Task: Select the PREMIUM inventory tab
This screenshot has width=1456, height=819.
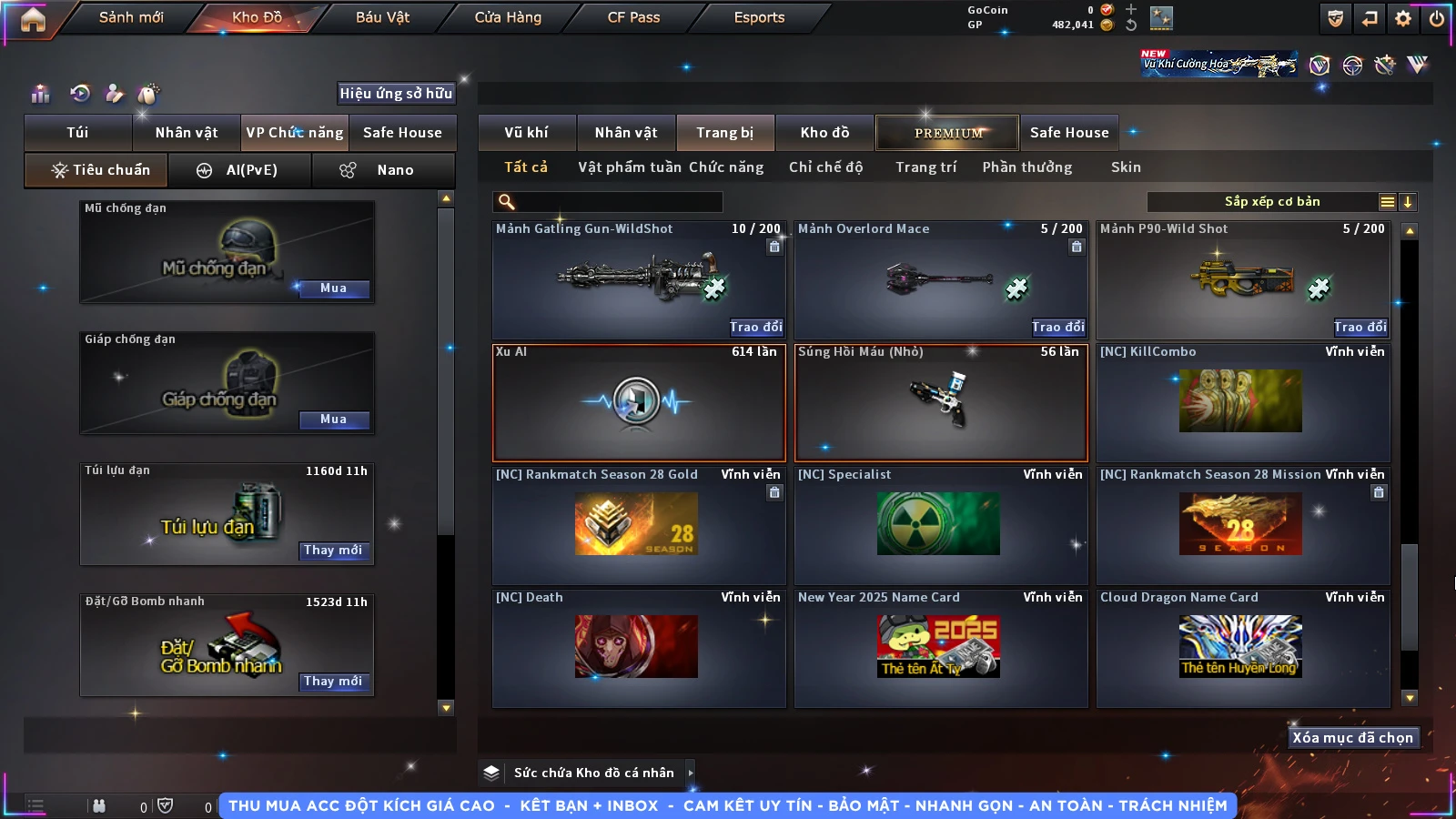Action: tap(947, 133)
